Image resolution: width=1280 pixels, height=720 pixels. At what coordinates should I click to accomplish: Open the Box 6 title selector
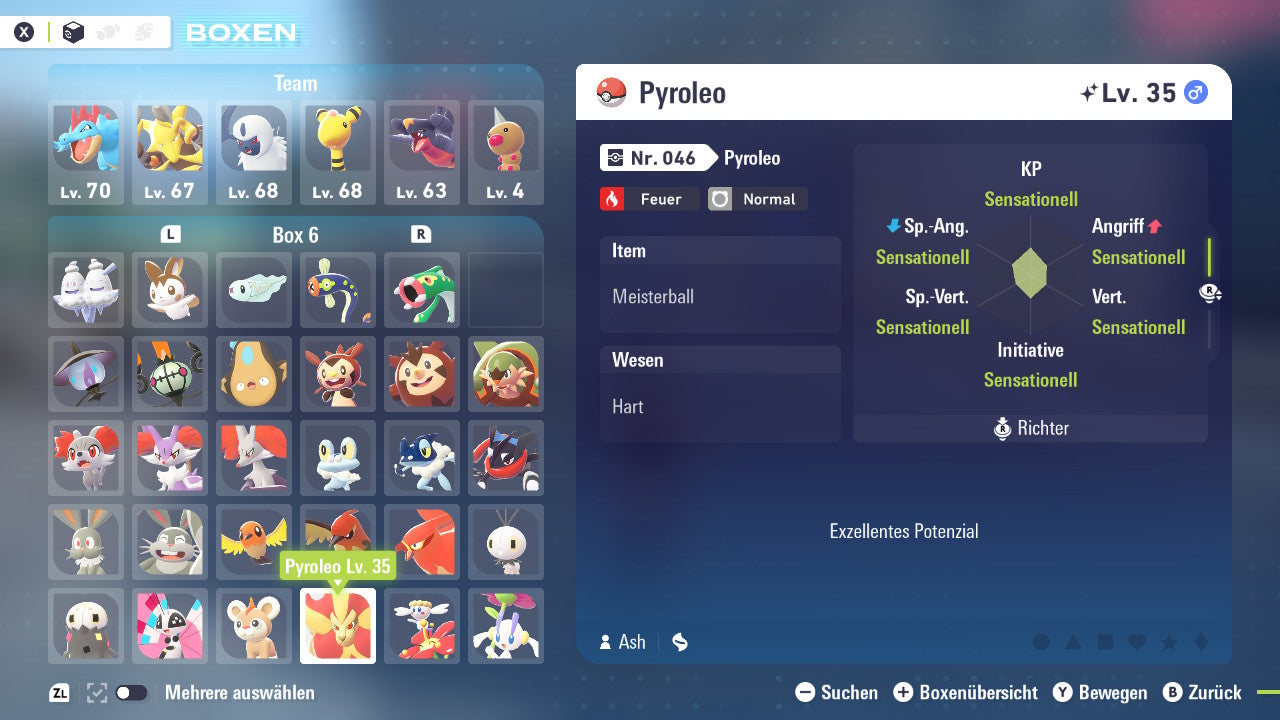[x=296, y=233]
